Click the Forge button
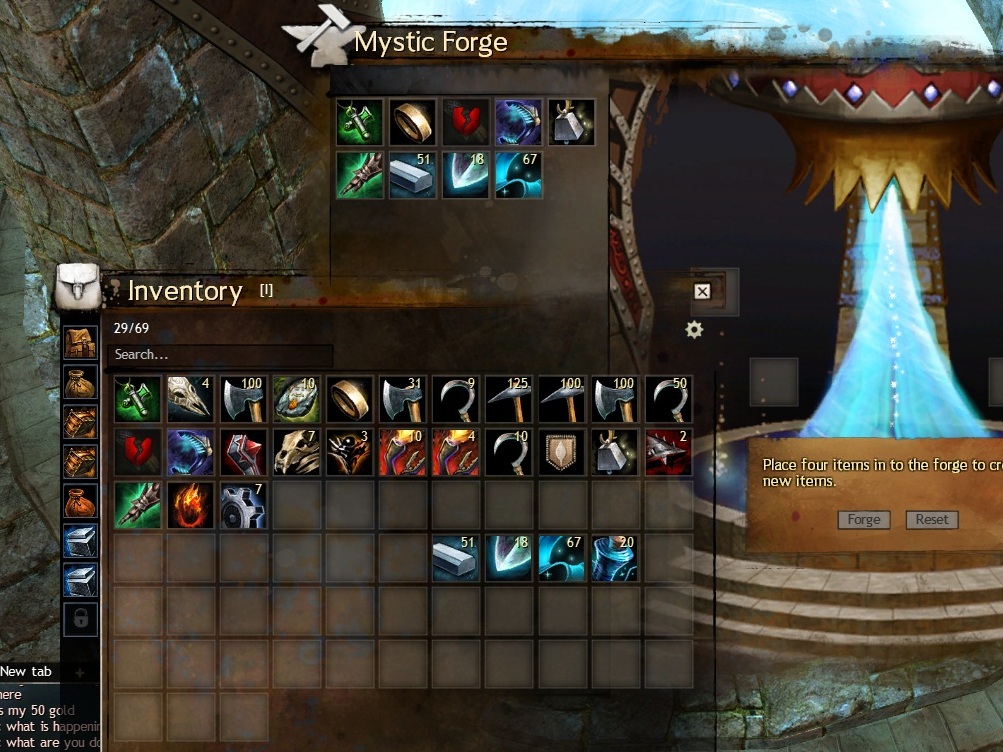Viewport: 1003px width, 752px height. [864, 520]
